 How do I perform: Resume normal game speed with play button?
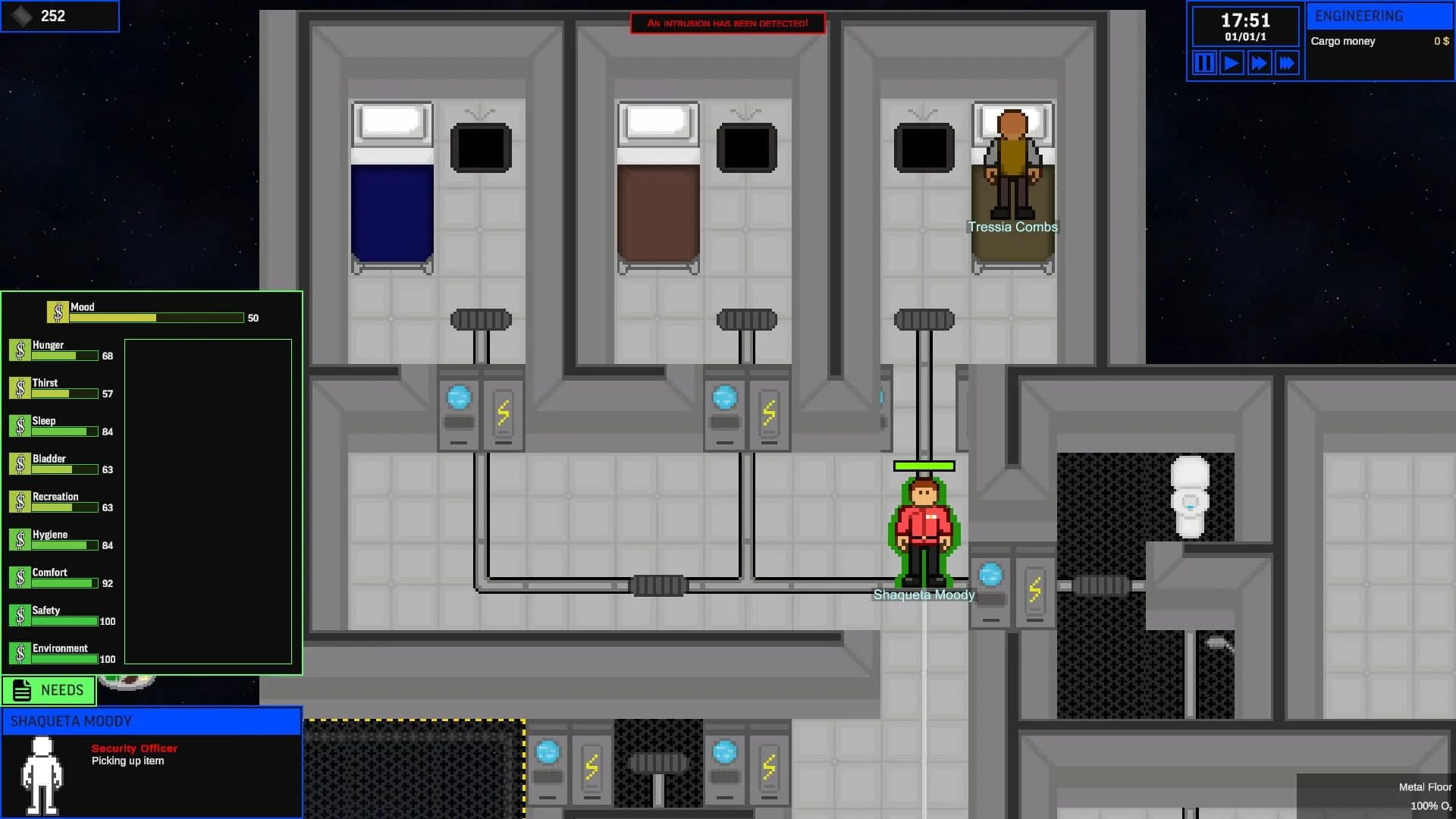1232,63
